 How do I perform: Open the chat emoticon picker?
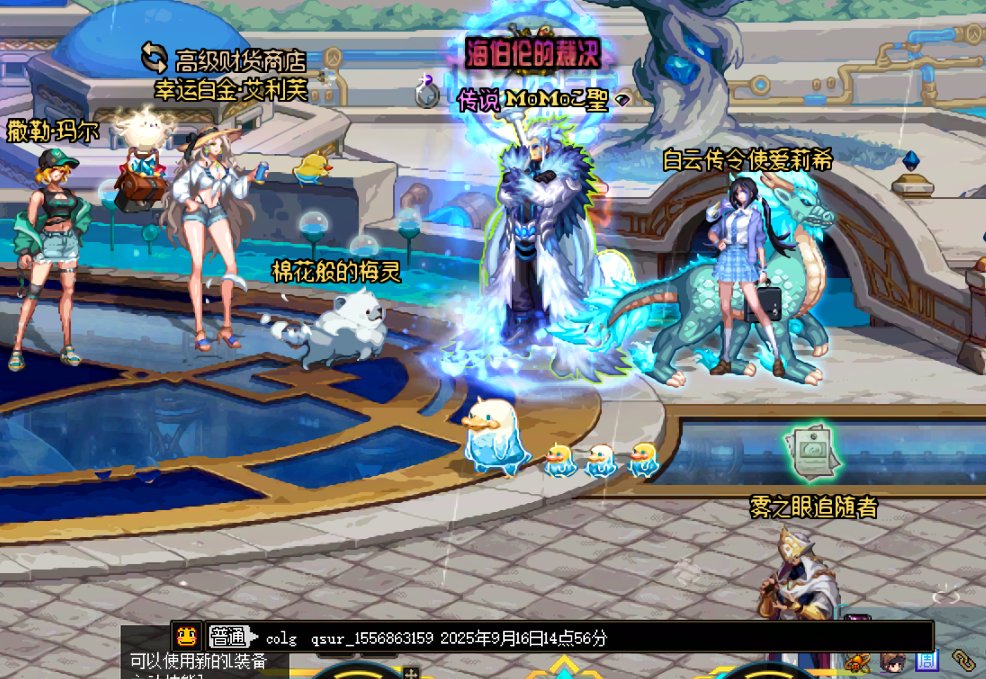[x=186, y=636]
